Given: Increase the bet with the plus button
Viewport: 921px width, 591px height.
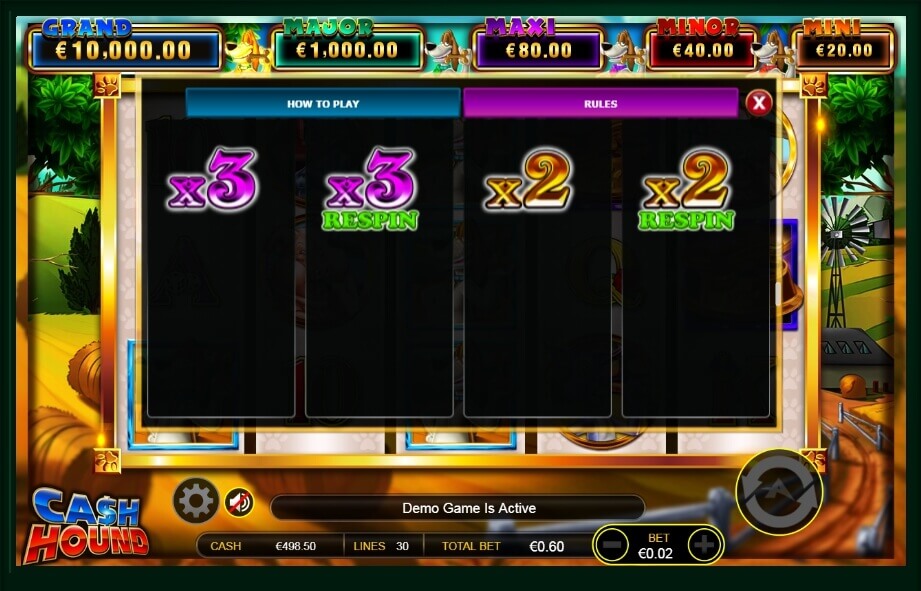Looking at the screenshot, I should 704,545.
